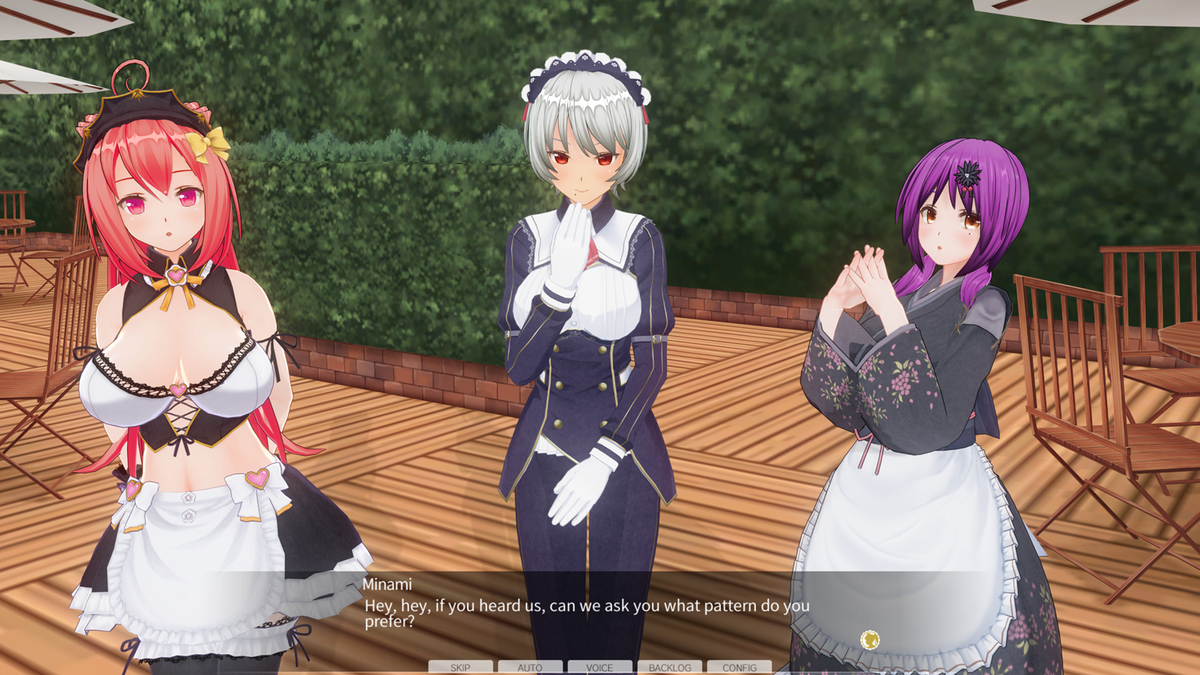Viewport: 1200px width, 675px height.
Task: Open the BACKLOG of dialogue
Action: pyautogui.click(x=669, y=667)
